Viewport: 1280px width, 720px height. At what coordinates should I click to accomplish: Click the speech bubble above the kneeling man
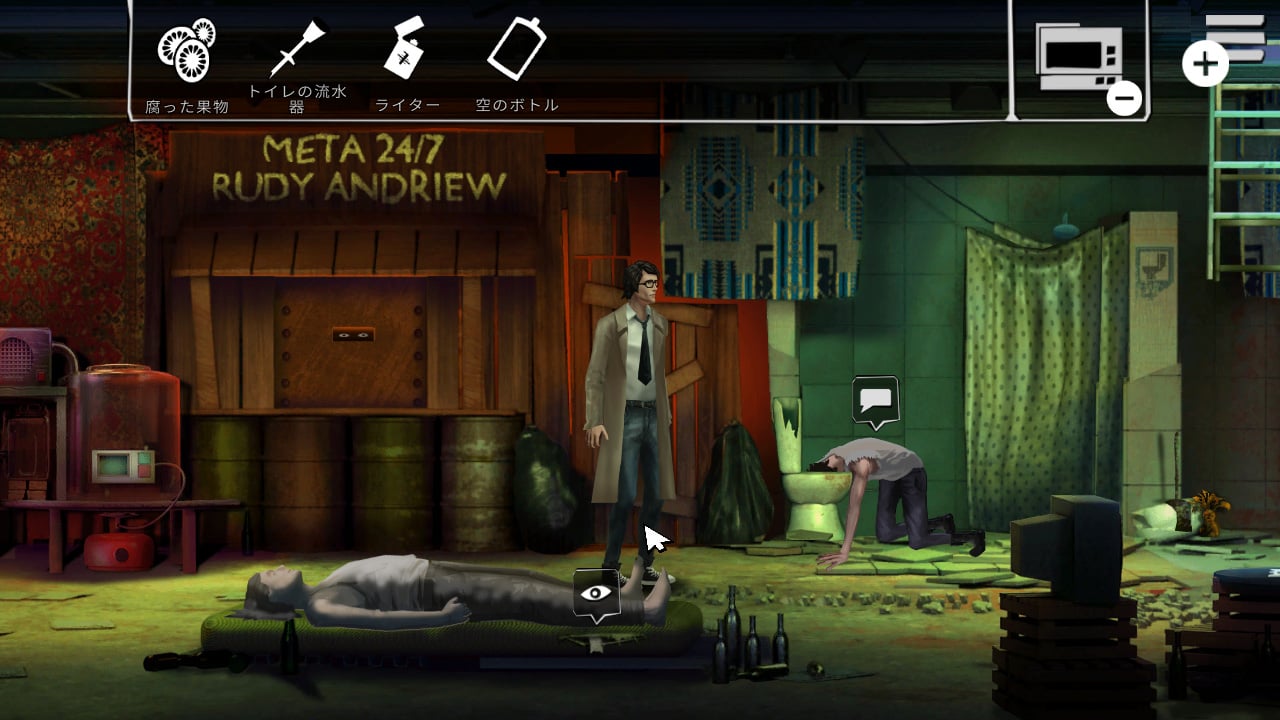coord(876,400)
